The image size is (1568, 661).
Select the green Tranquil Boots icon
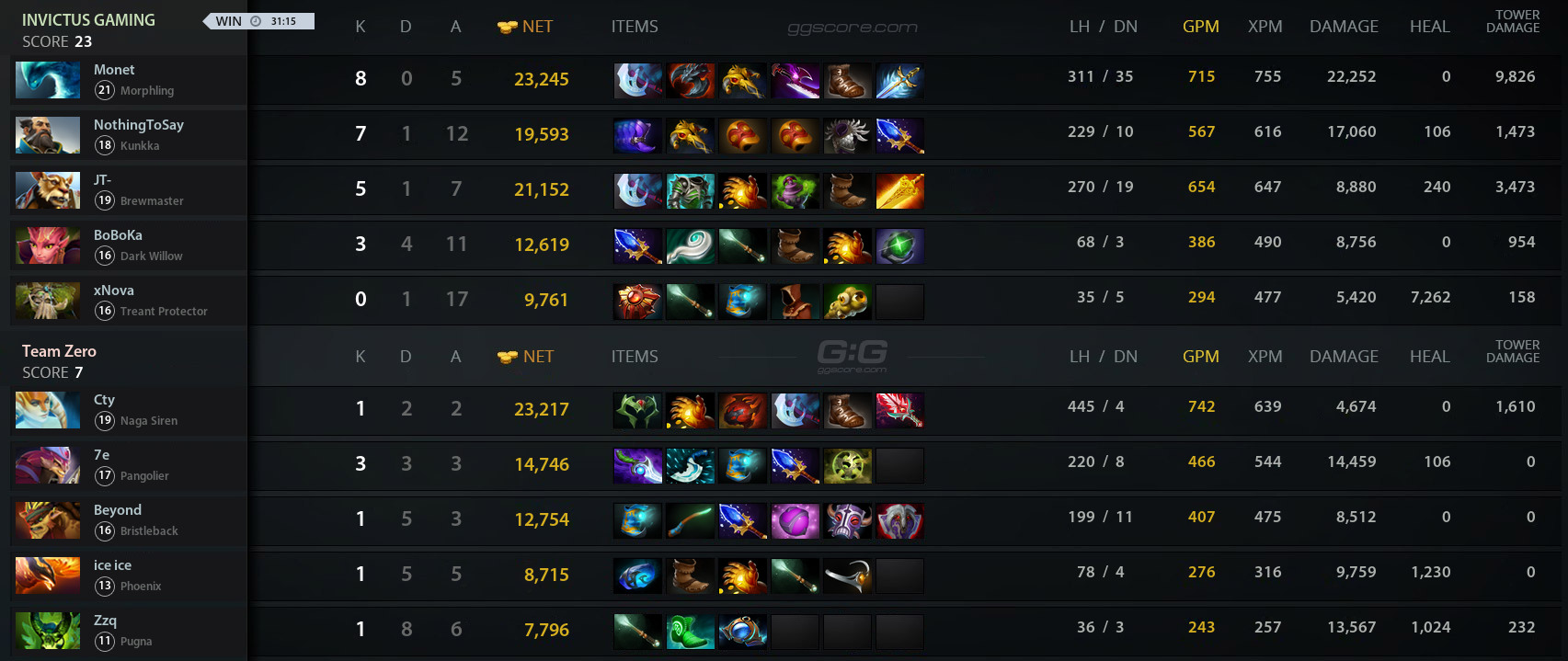690,632
